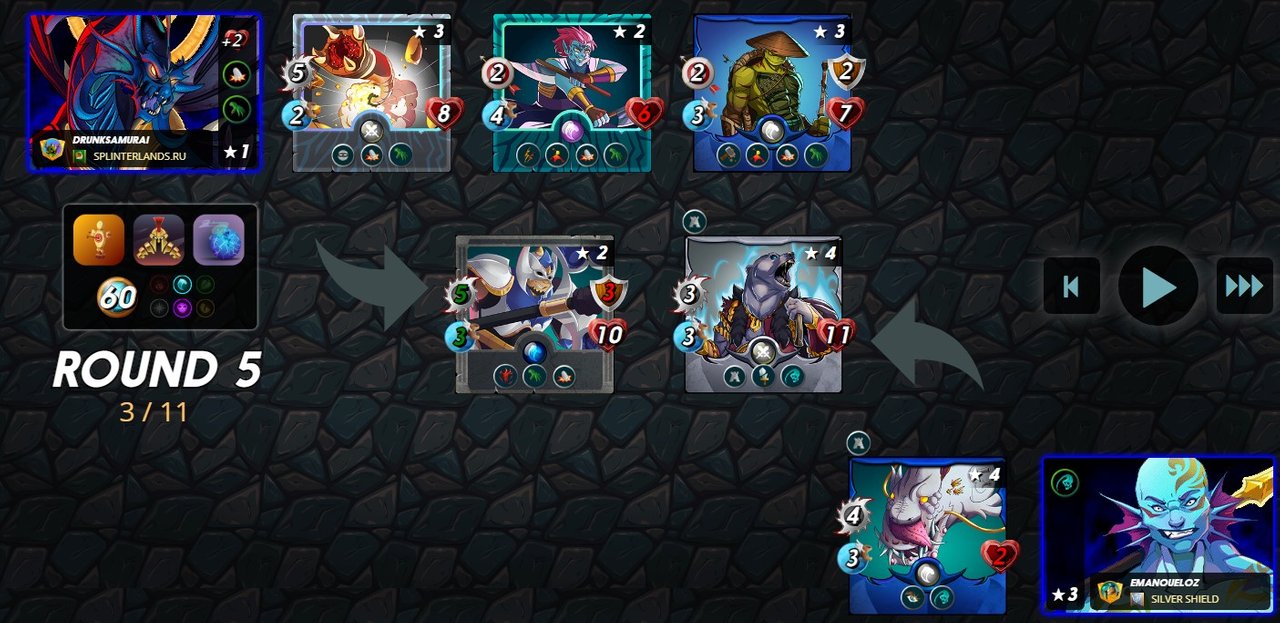Select the pink-haired ninja monster card
Viewport: 1280px width, 623px height.
coord(571,92)
